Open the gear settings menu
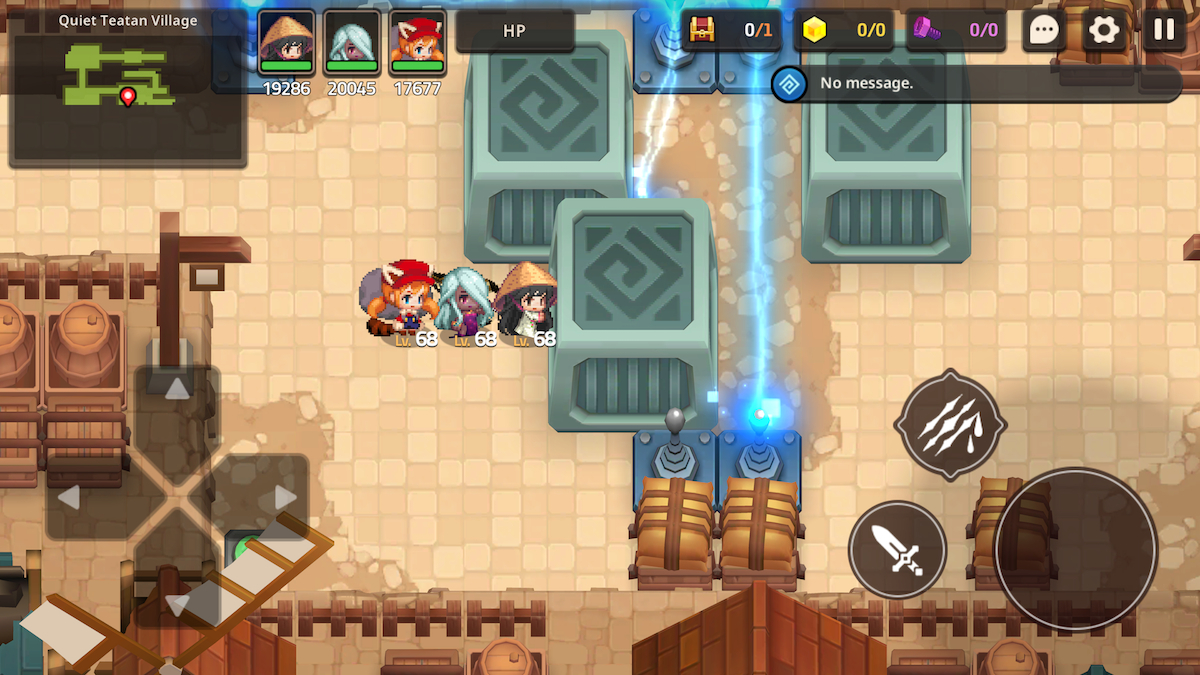Viewport: 1200px width, 675px height. [x=1104, y=30]
